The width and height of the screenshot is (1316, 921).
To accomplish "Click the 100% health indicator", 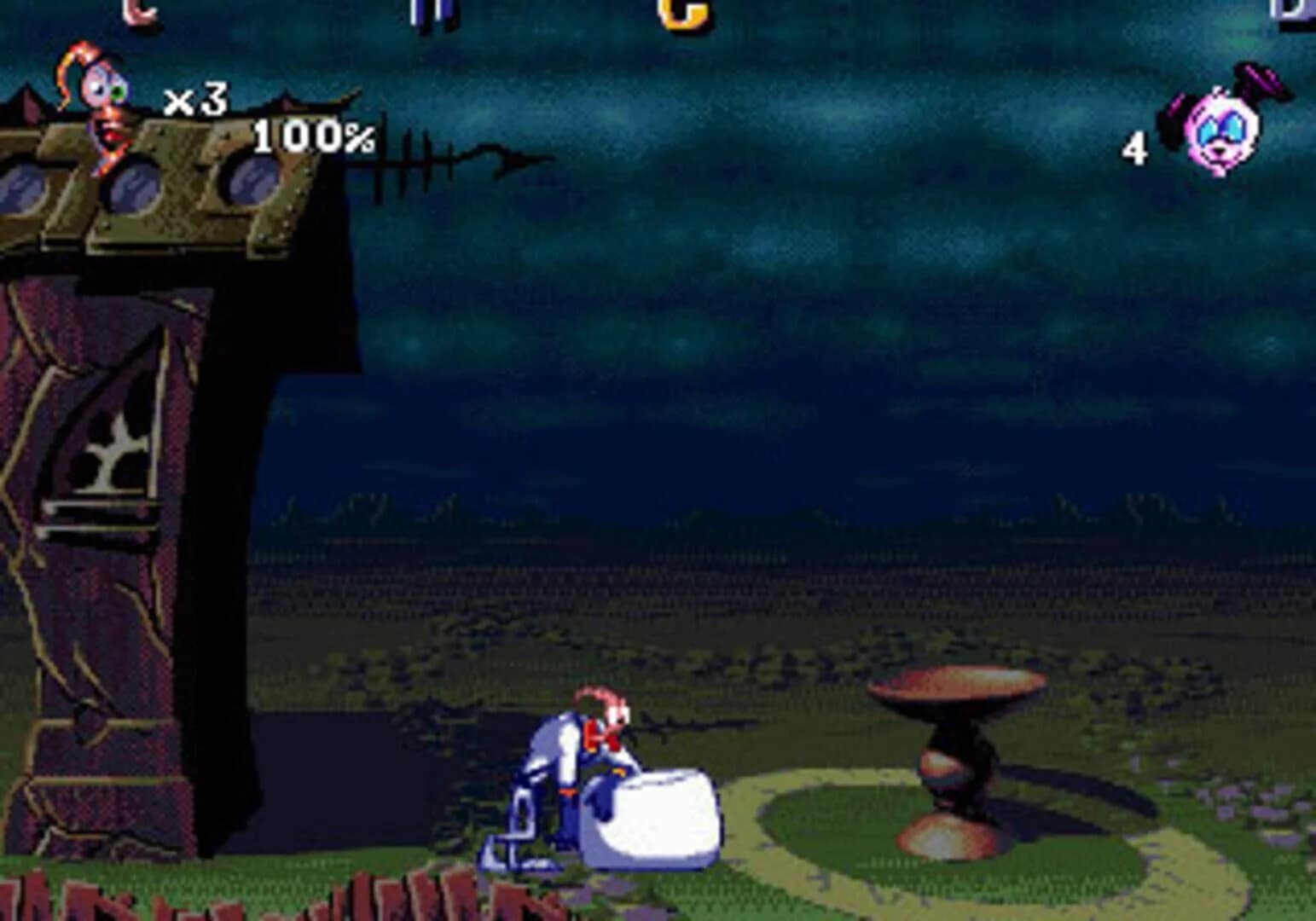I will pyautogui.click(x=311, y=136).
